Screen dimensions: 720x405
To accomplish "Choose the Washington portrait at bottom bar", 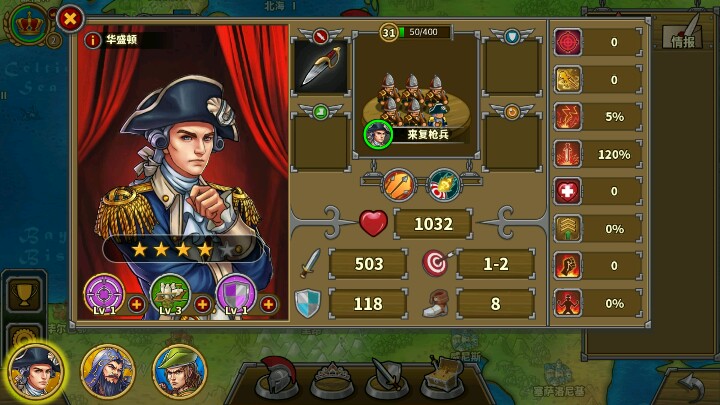I will click(x=33, y=369).
